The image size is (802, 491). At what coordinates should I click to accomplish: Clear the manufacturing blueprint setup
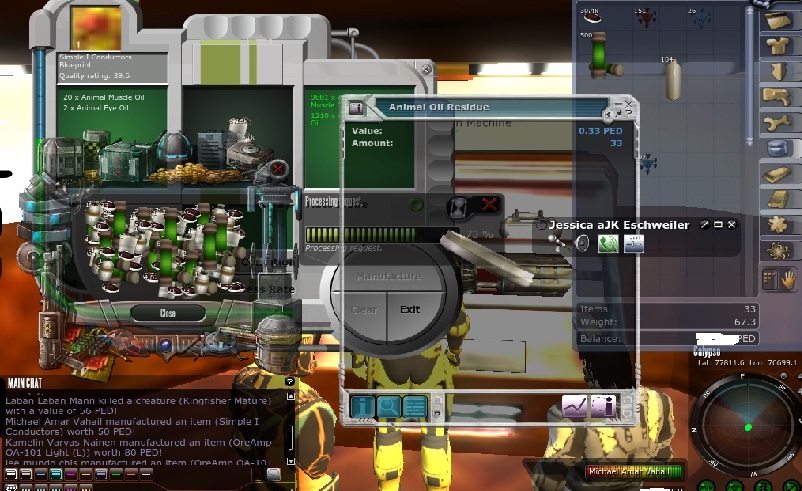coord(364,309)
